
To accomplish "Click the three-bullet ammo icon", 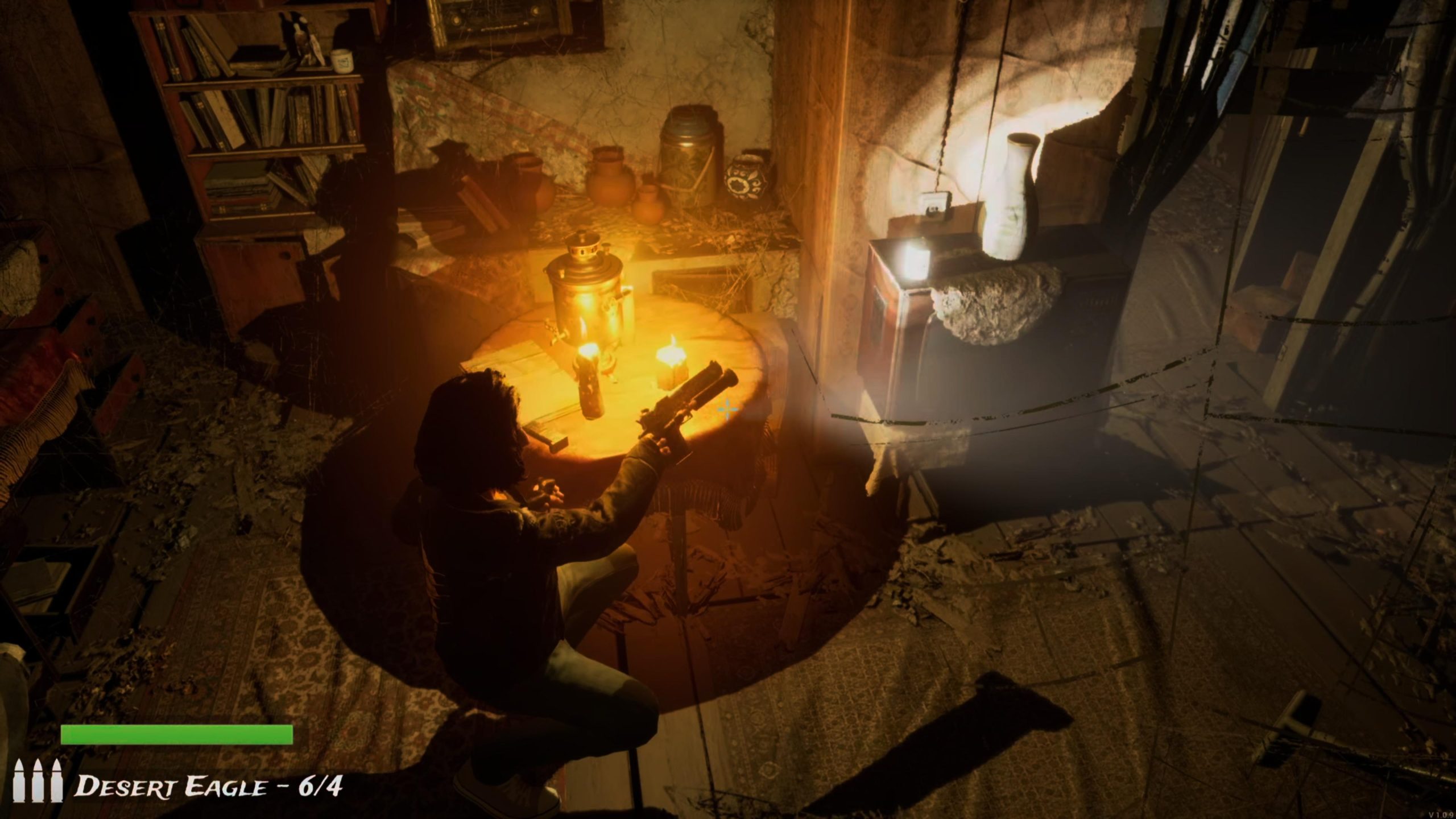I will pos(39,780).
